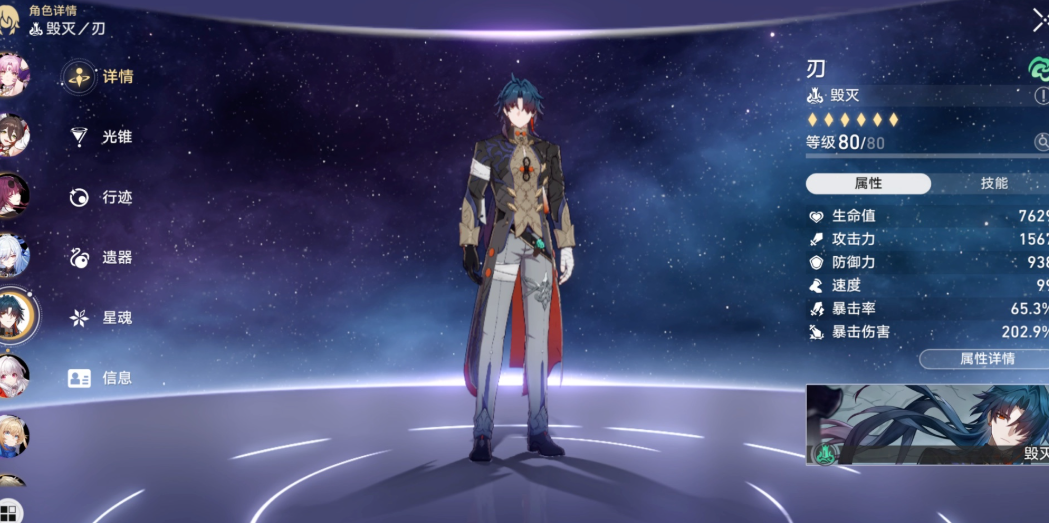The width and height of the screenshot is (1049, 523).
Task: Select the pink-haired character portrait
Action: click(x=13, y=74)
